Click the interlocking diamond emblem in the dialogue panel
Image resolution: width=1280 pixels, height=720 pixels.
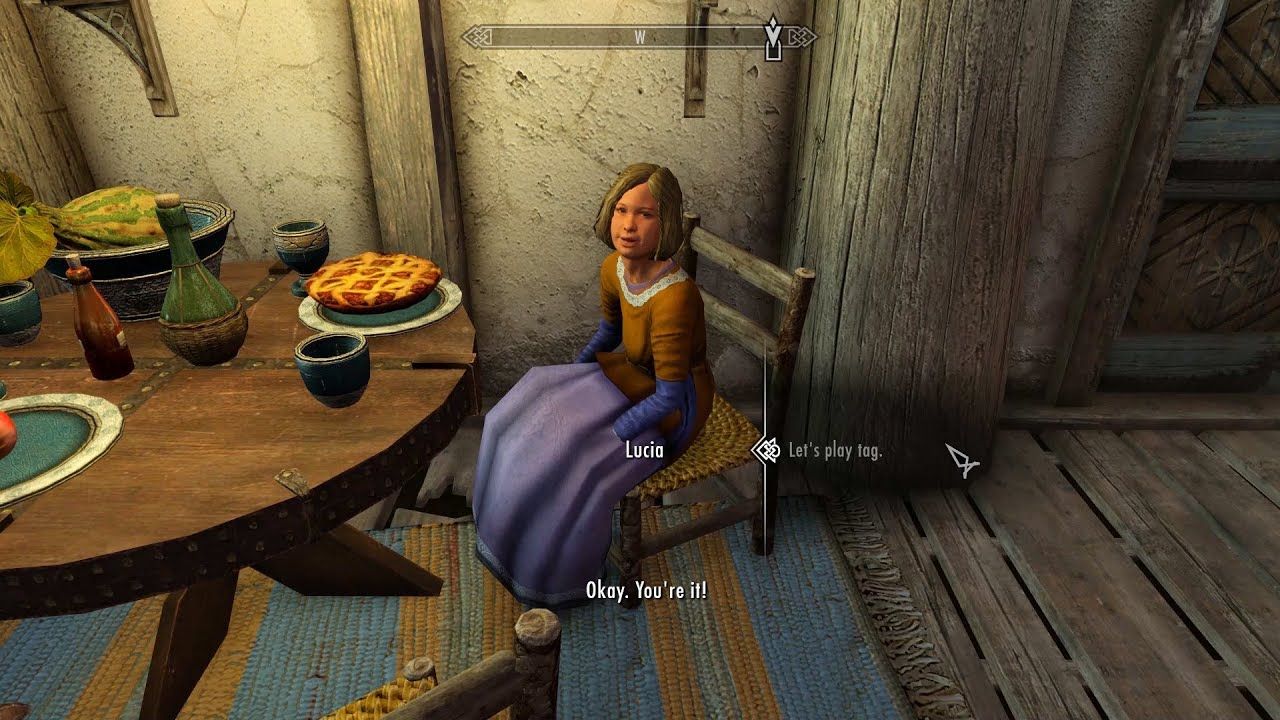(x=768, y=451)
